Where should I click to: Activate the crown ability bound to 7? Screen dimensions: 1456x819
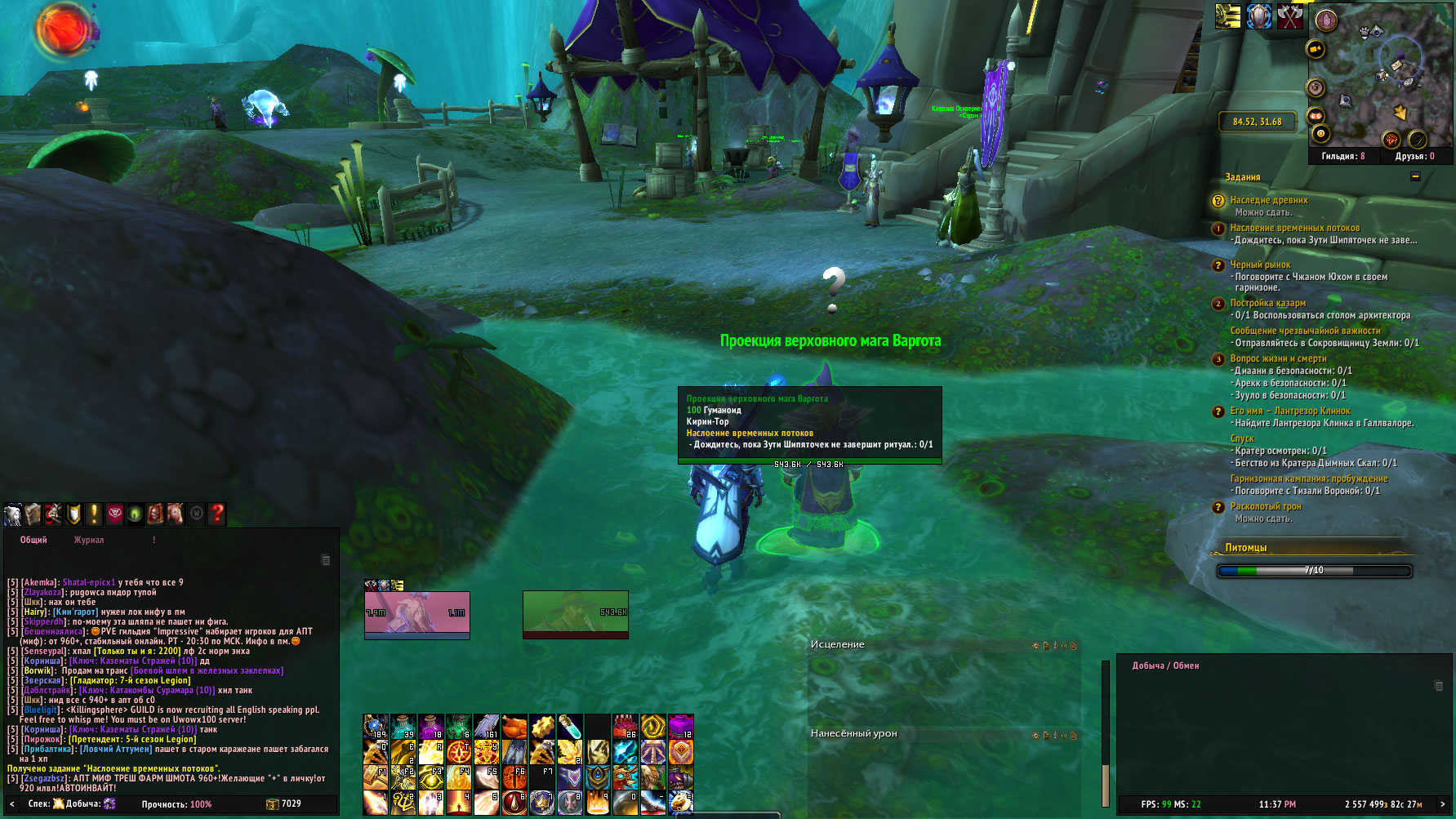coord(541,803)
